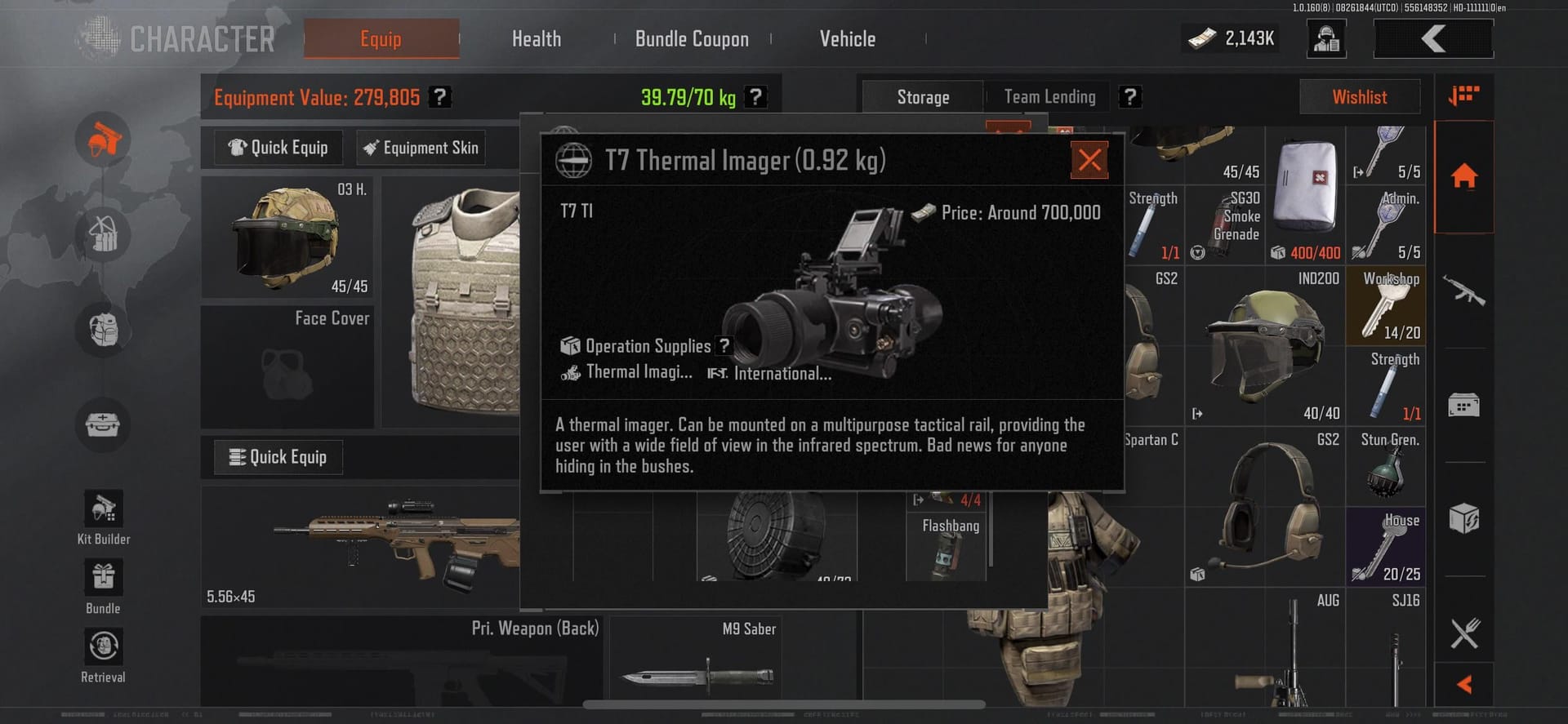Viewport: 1568px width, 724px height.
Task: Select the Equip tab
Action: 381,38
